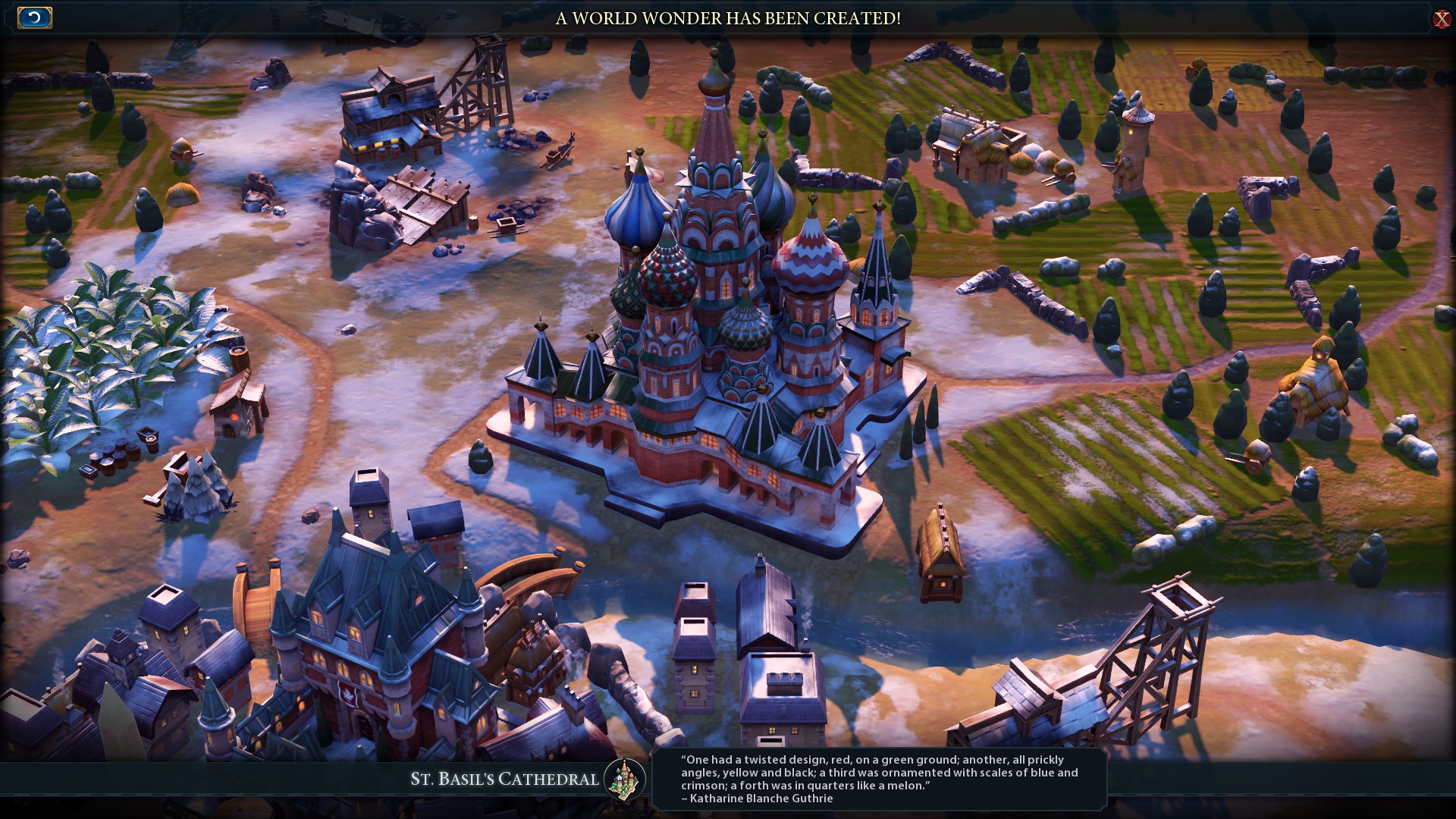
Task: Close the world wonder screen
Action: (x=1442, y=19)
